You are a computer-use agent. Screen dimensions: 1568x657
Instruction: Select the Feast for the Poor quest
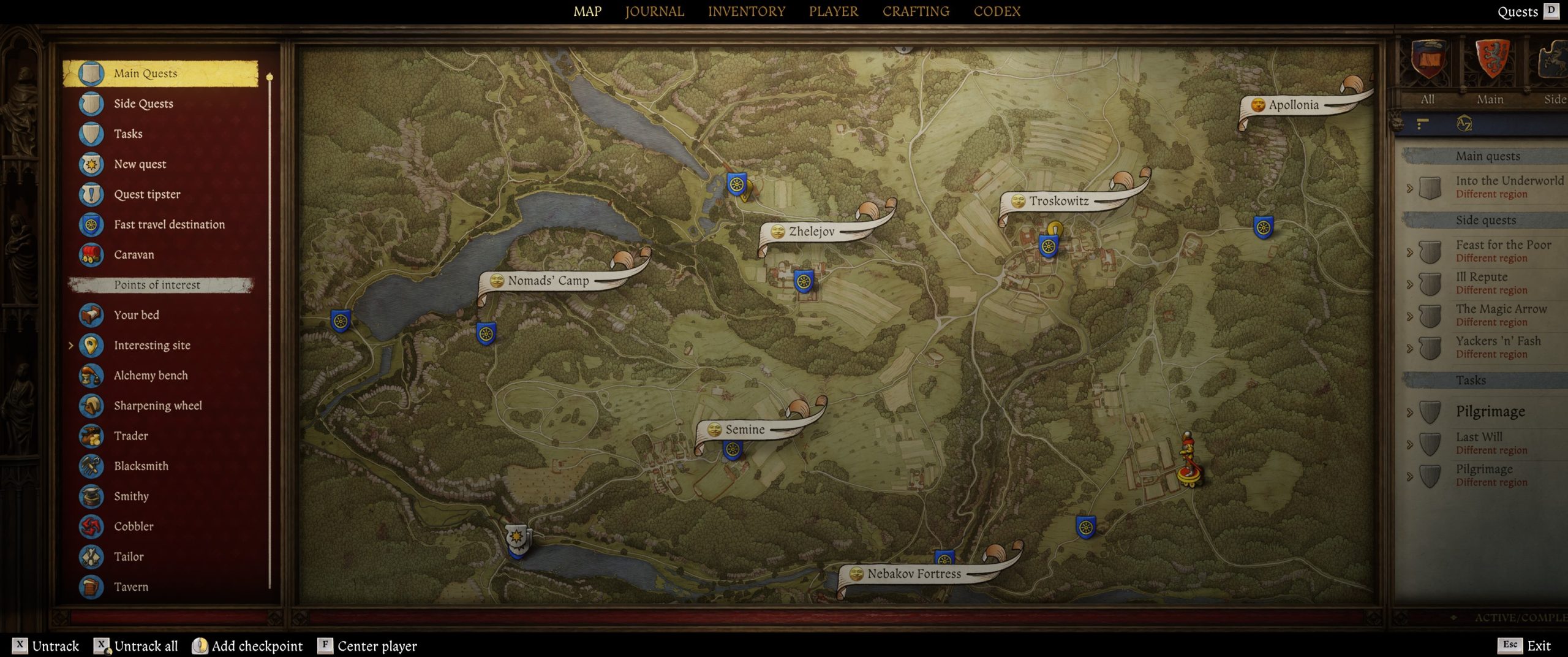[x=1503, y=245]
